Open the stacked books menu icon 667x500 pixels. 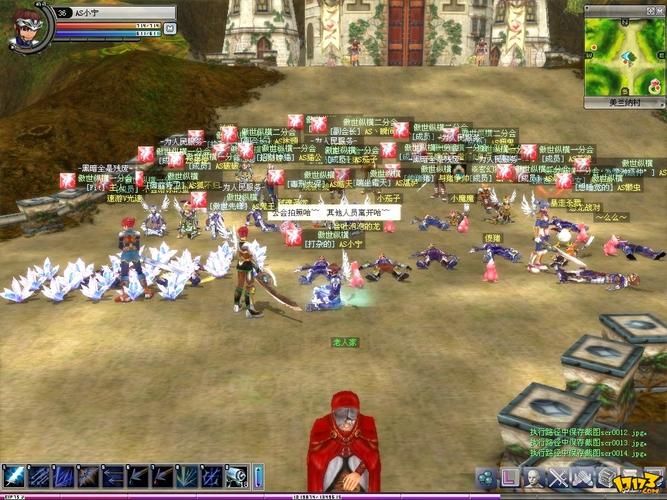point(604,477)
